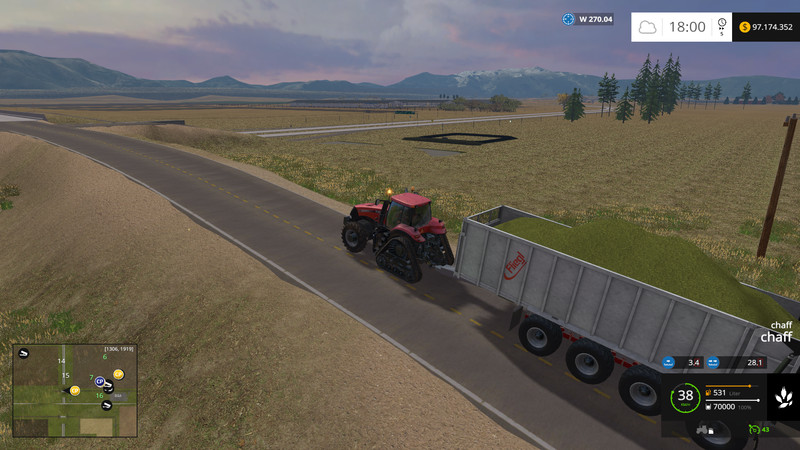Viewport: 800px width, 450px height.
Task: Activate the green cruise control icon
Action: click(x=754, y=430)
